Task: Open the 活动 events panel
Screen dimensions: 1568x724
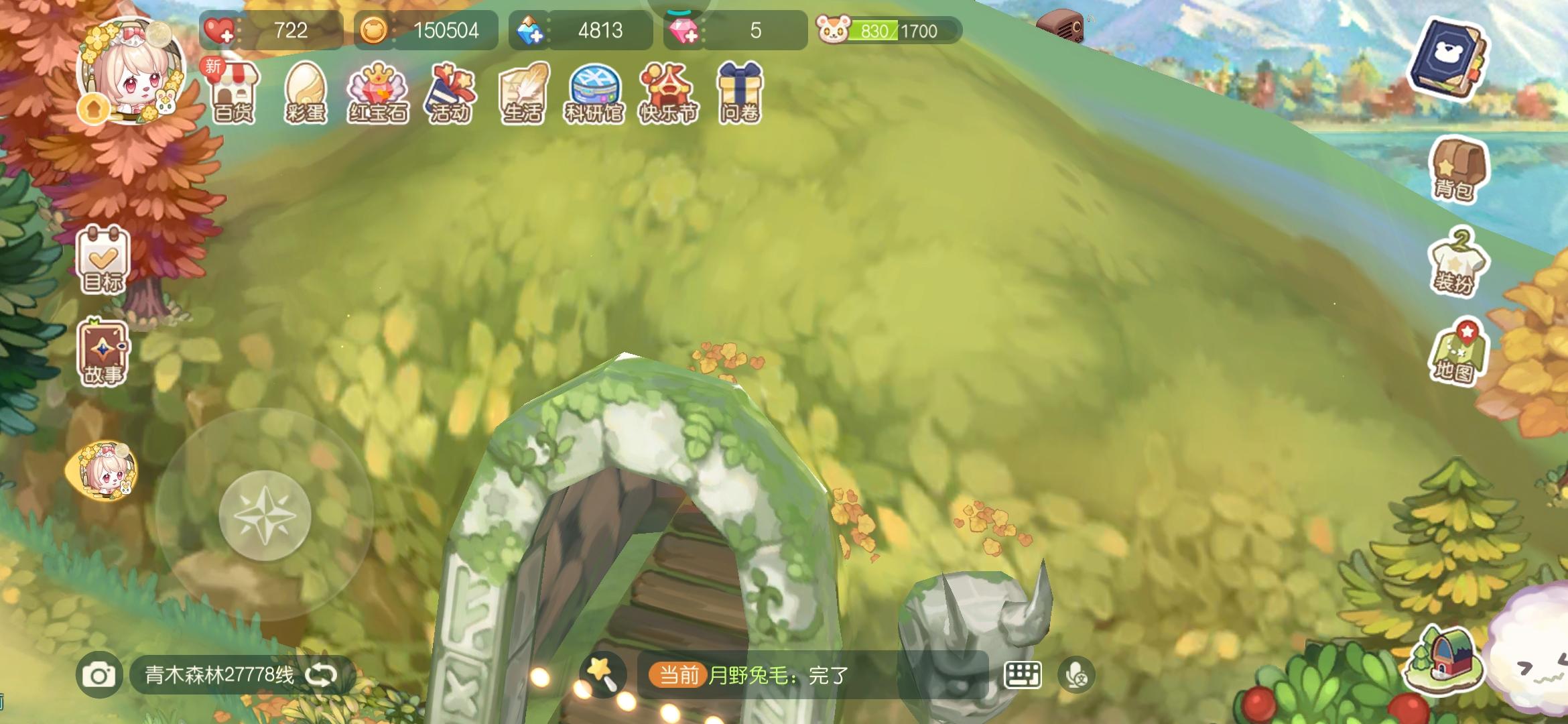Action: tap(450, 94)
